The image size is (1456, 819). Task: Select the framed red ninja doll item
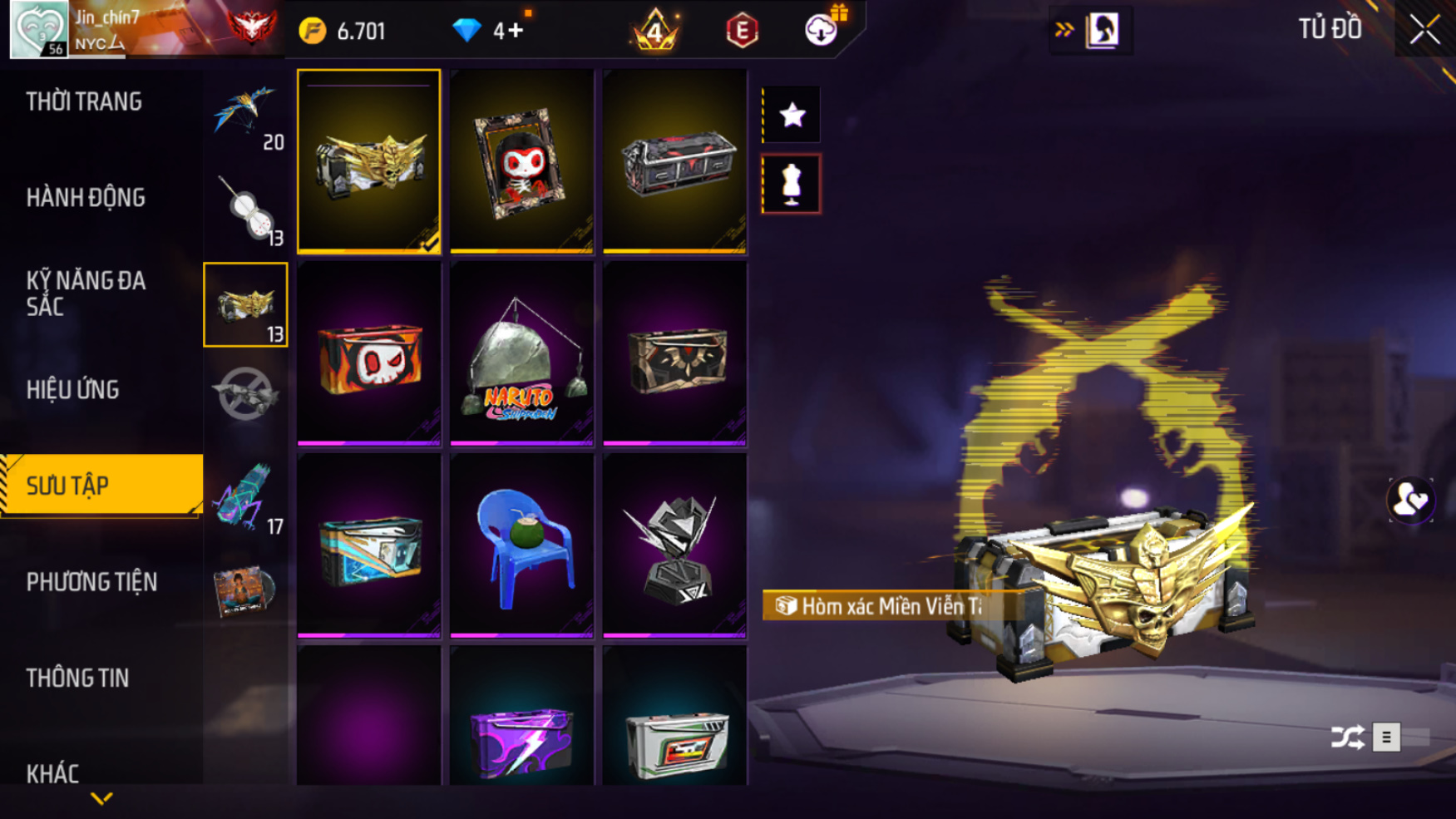pos(521,161)
